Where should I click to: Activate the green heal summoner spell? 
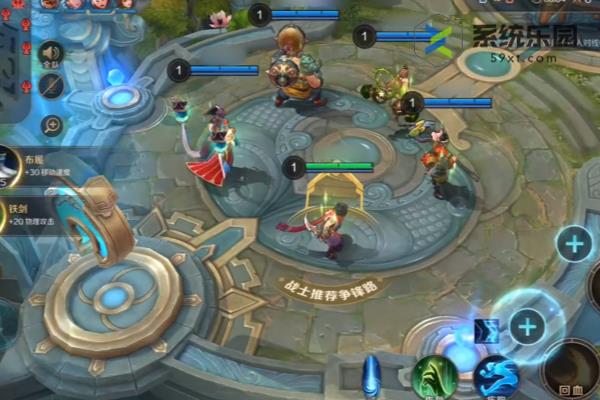(435, 378)
